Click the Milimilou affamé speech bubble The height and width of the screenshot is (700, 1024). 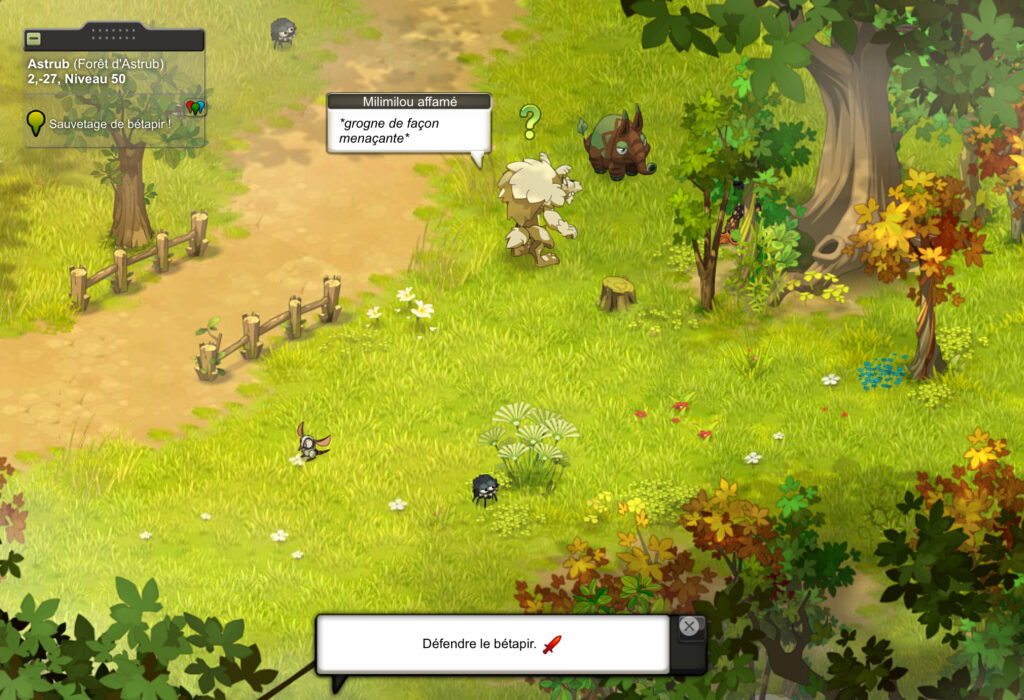408,130
